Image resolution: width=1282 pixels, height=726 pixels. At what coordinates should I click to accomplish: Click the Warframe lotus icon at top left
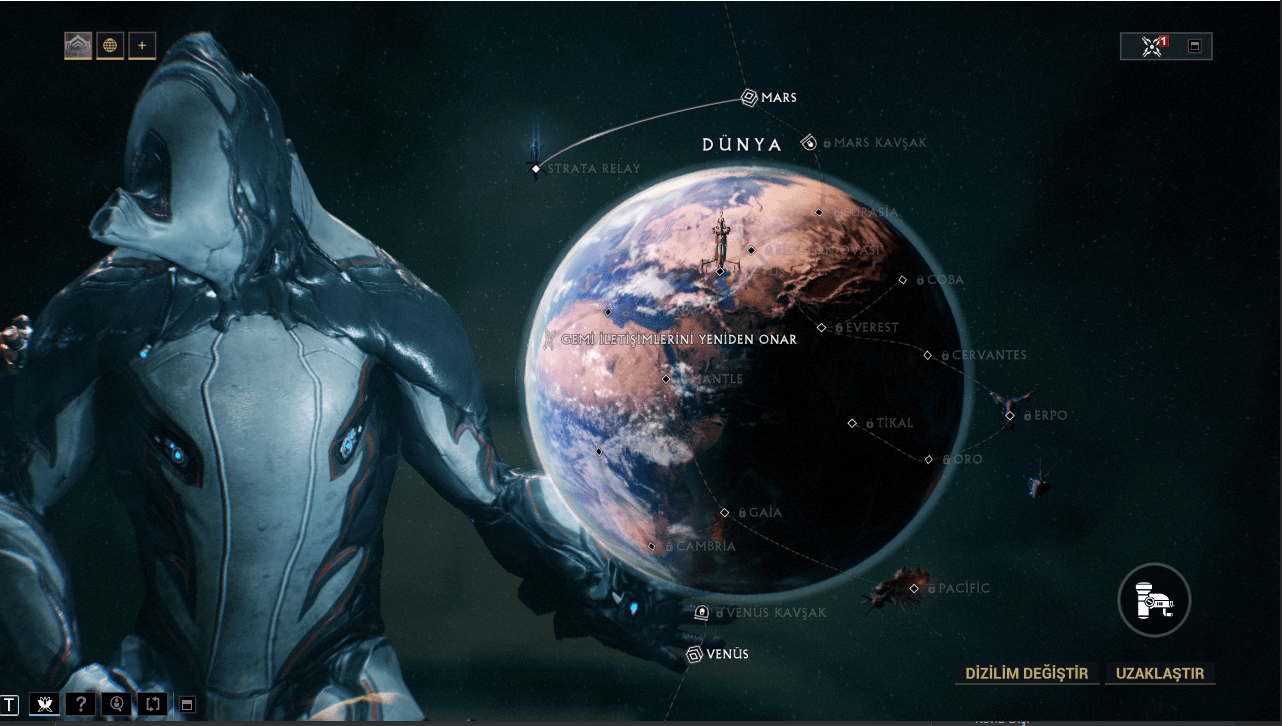(x=78, y=45)
